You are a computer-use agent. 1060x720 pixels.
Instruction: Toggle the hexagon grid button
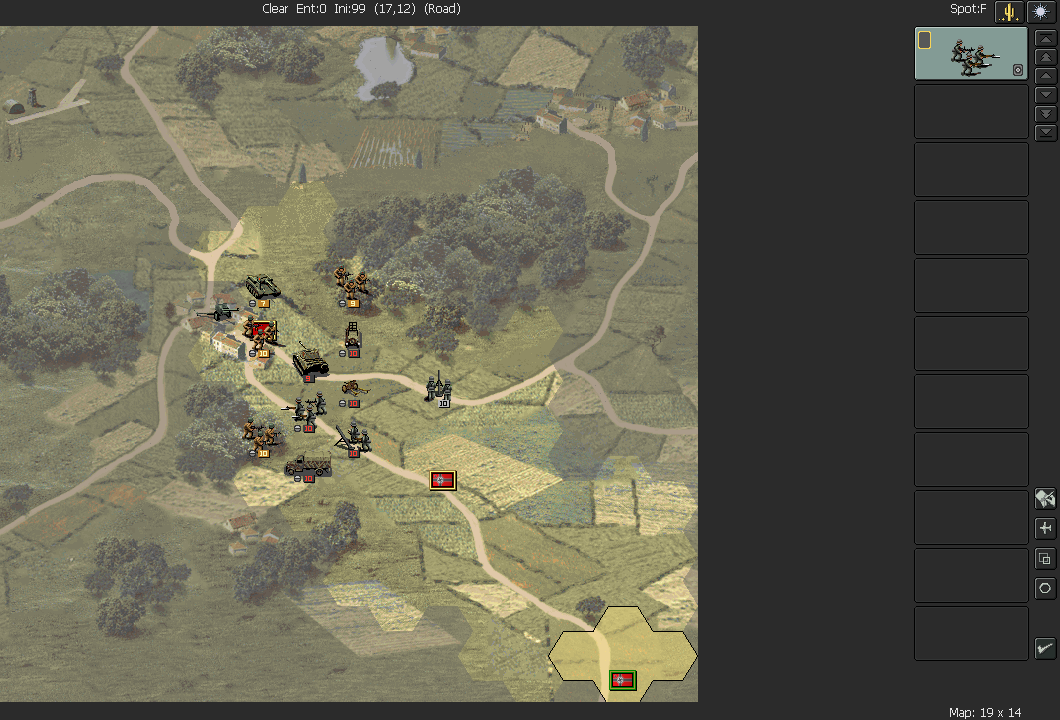click(1045, 588)
